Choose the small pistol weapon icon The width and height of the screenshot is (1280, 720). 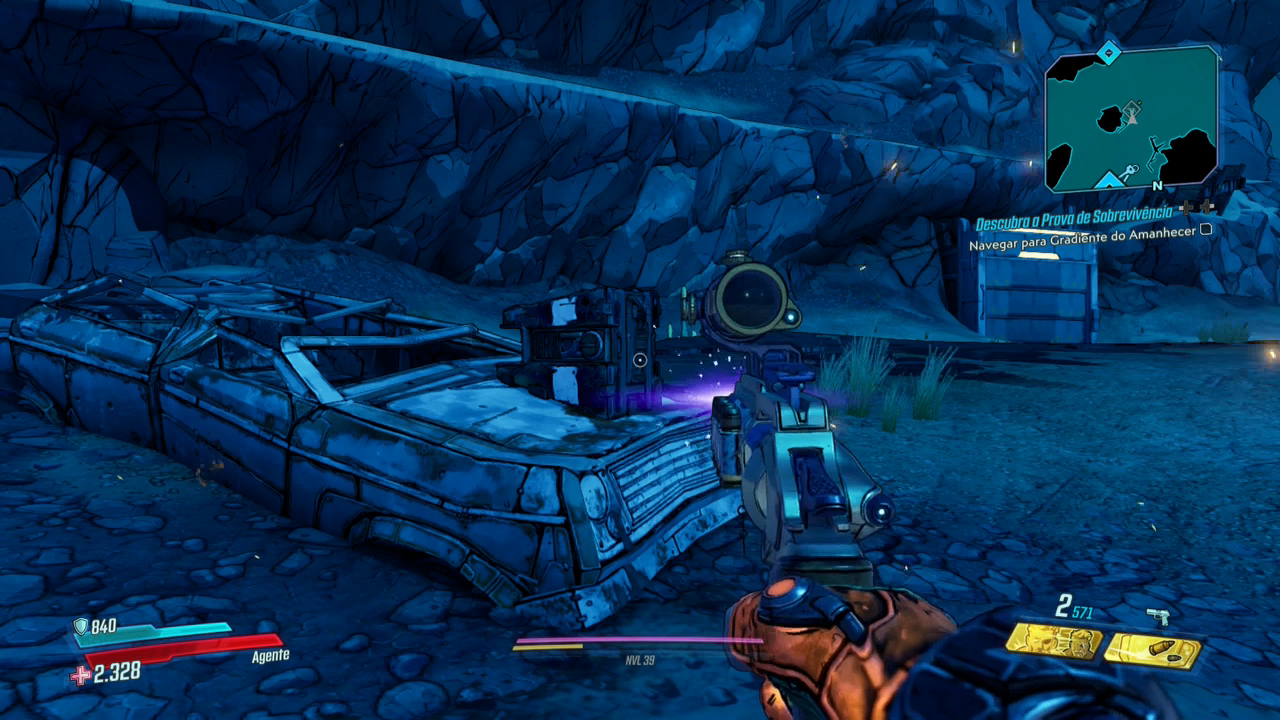point(1160,616)
